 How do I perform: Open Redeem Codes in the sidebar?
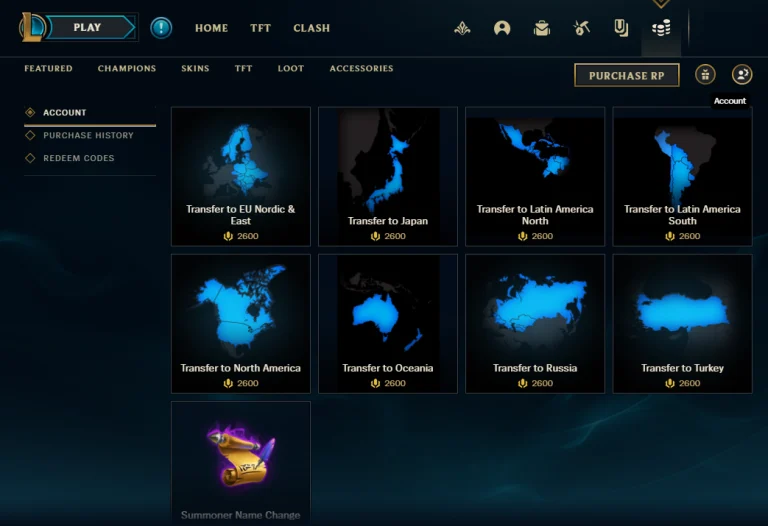(x=78, y=158)
